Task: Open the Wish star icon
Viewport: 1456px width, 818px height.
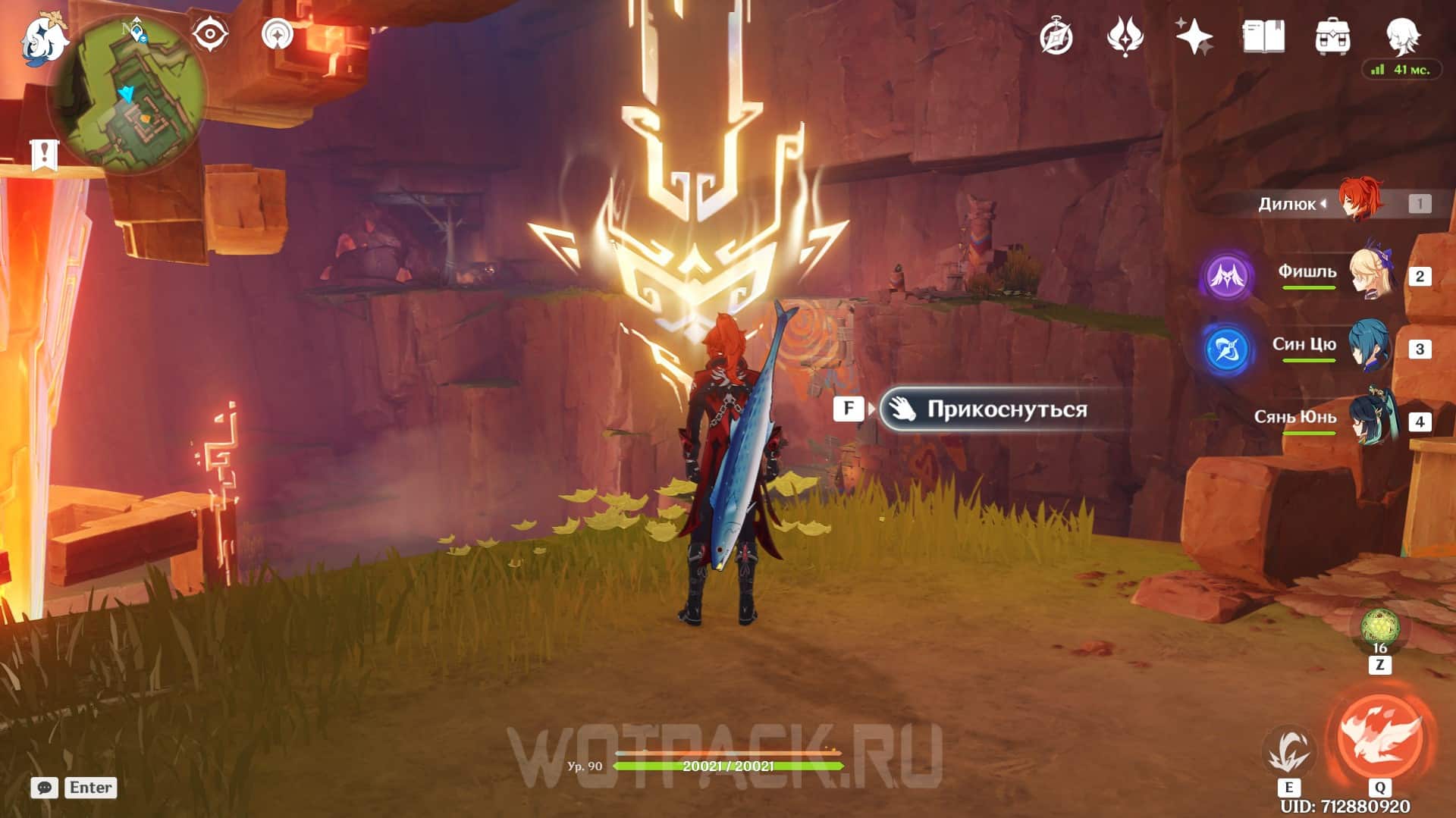Action: (1194, 36)
